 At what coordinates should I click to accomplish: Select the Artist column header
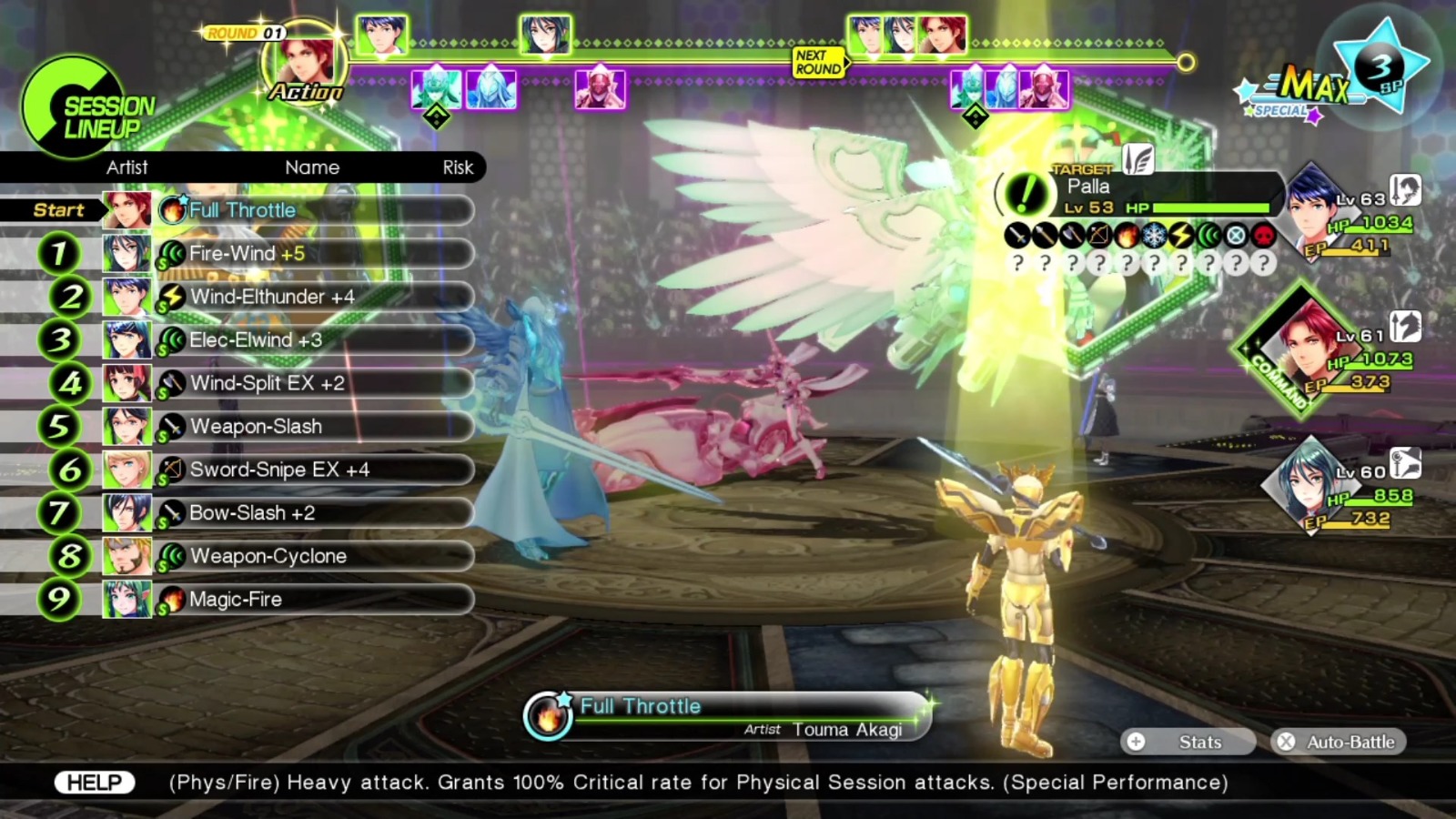(x=127, y=167)
